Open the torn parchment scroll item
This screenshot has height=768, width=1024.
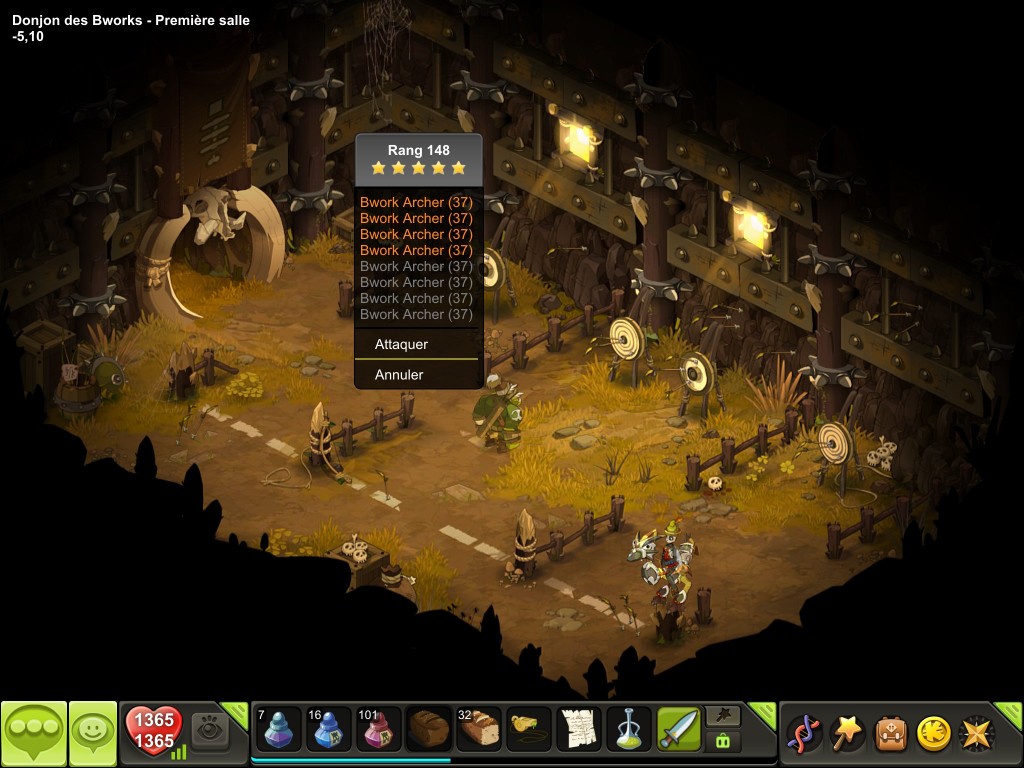coord(579,730)
